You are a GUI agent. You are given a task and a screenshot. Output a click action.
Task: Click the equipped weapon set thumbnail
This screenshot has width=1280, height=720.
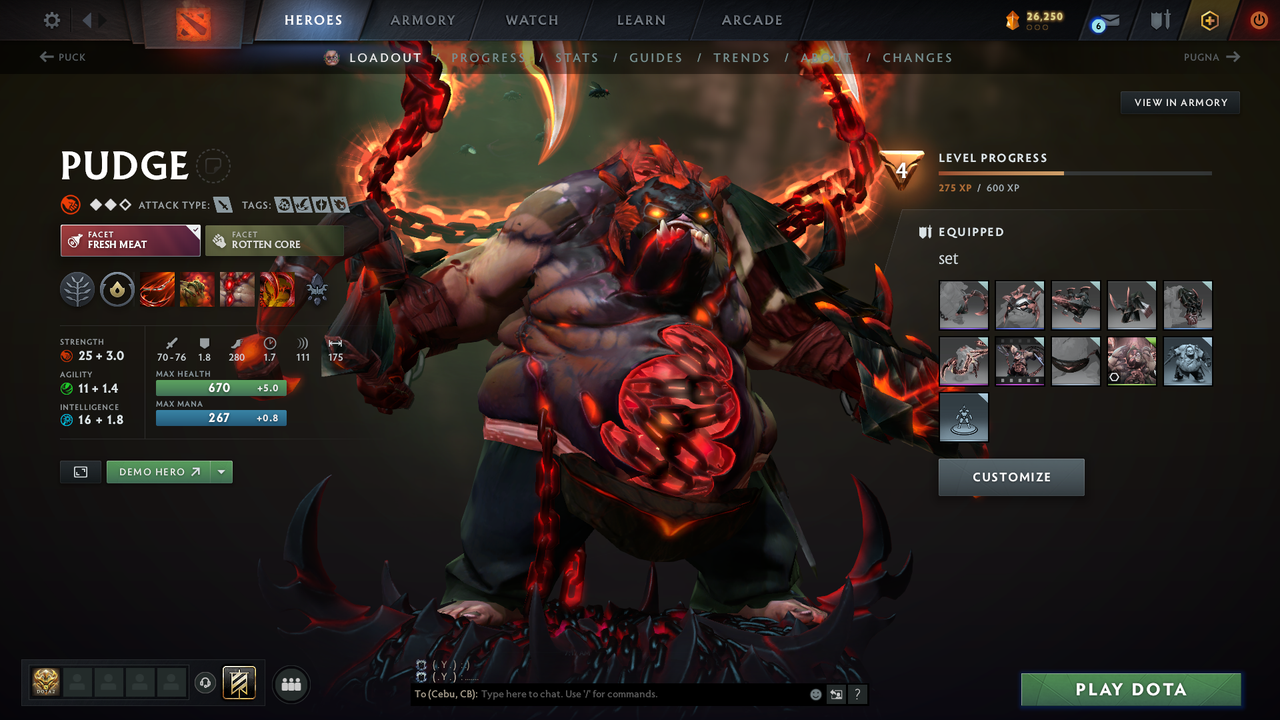963,305
